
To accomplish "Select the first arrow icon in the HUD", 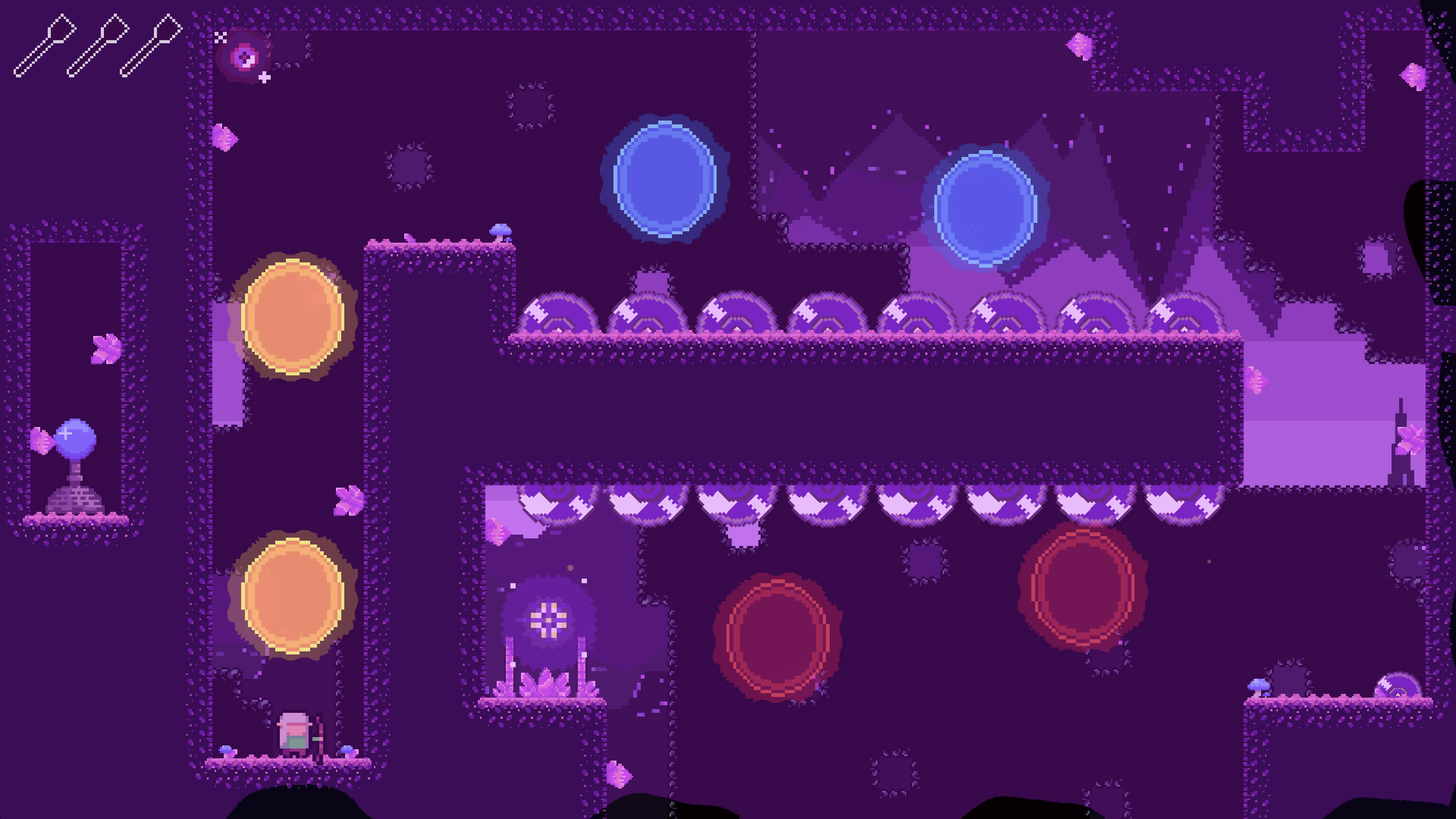I will [45, 45].
